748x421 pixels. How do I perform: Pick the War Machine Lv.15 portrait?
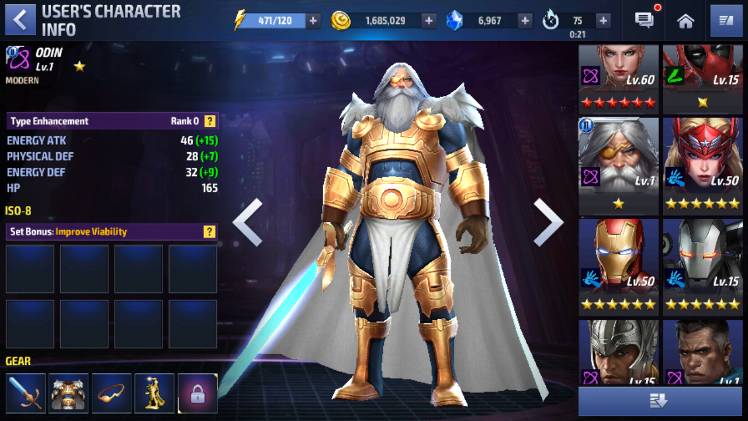tap(702, 263)
